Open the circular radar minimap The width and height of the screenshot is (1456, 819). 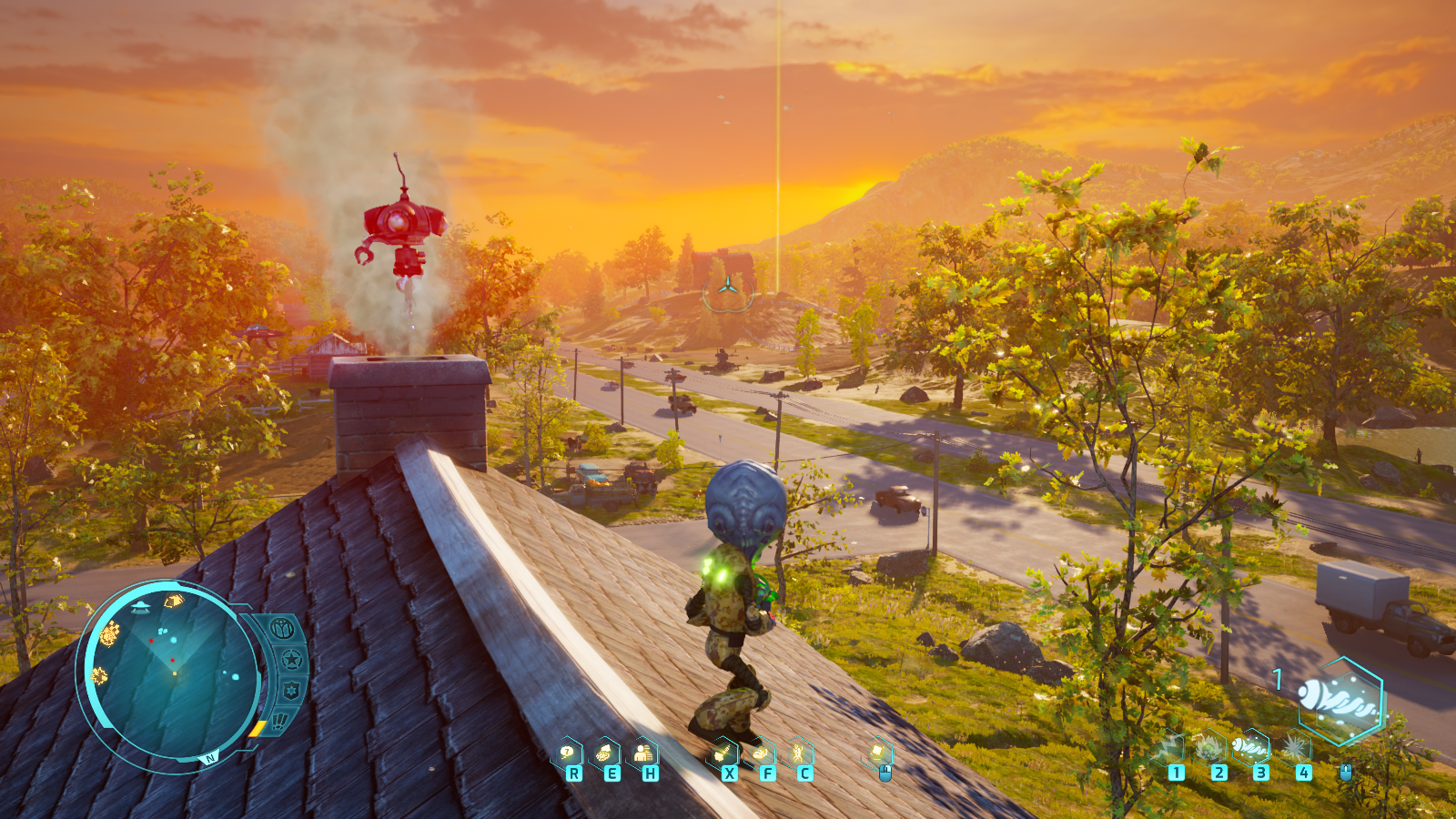171,672
